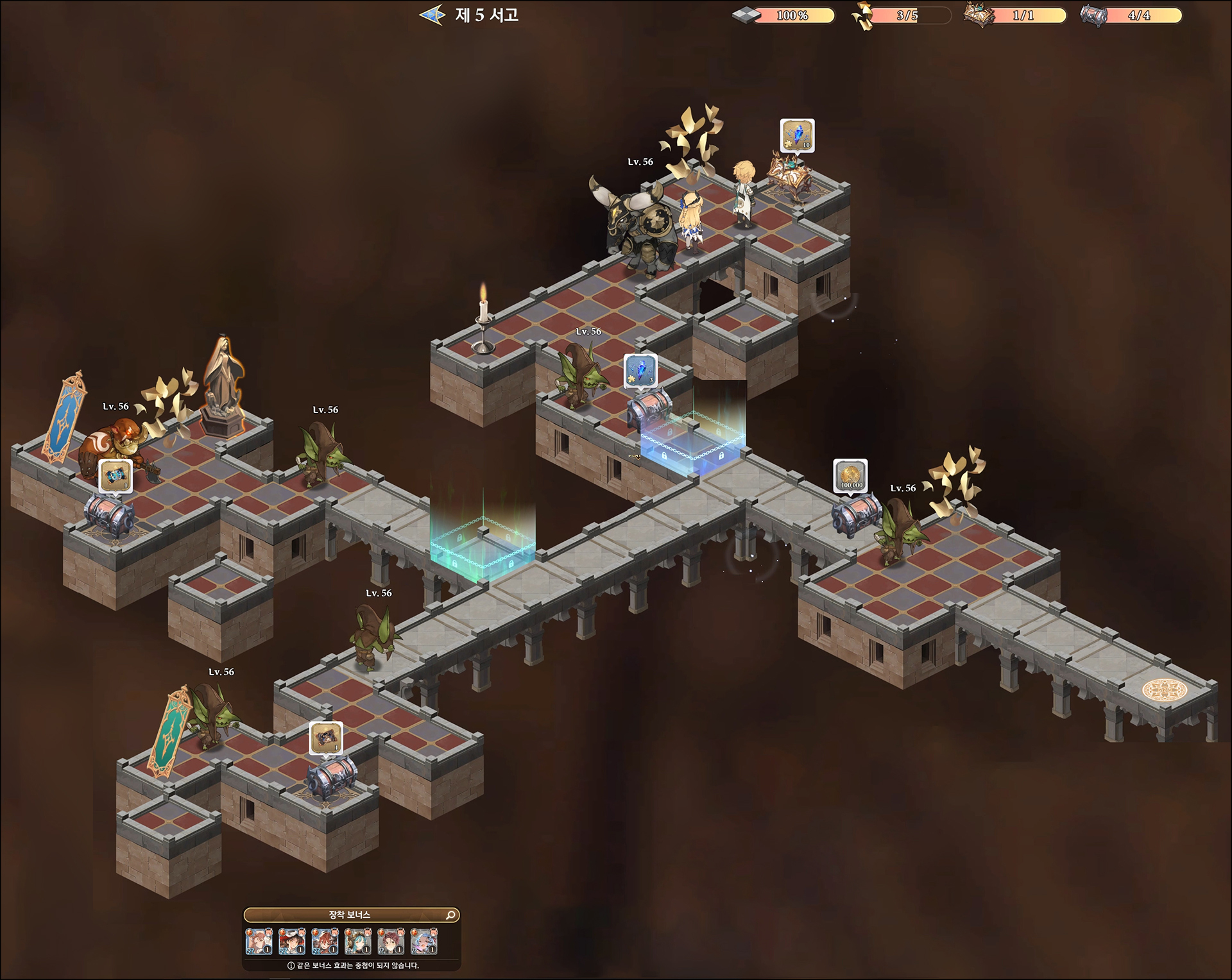Inspect the blue crystal x10 reward bubble

point(798,135)
